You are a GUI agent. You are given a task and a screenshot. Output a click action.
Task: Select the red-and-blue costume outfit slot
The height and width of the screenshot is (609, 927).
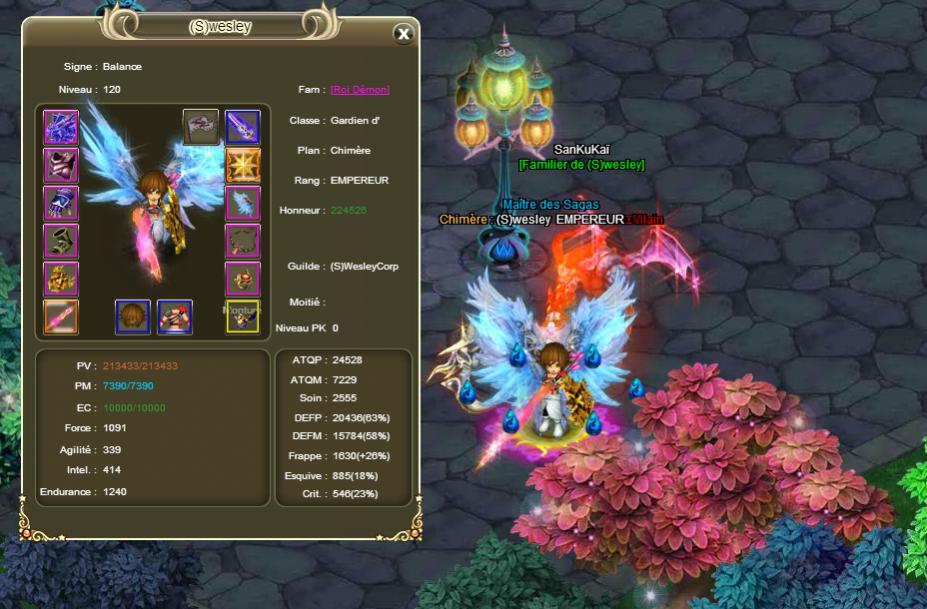(x=175, y=316)
